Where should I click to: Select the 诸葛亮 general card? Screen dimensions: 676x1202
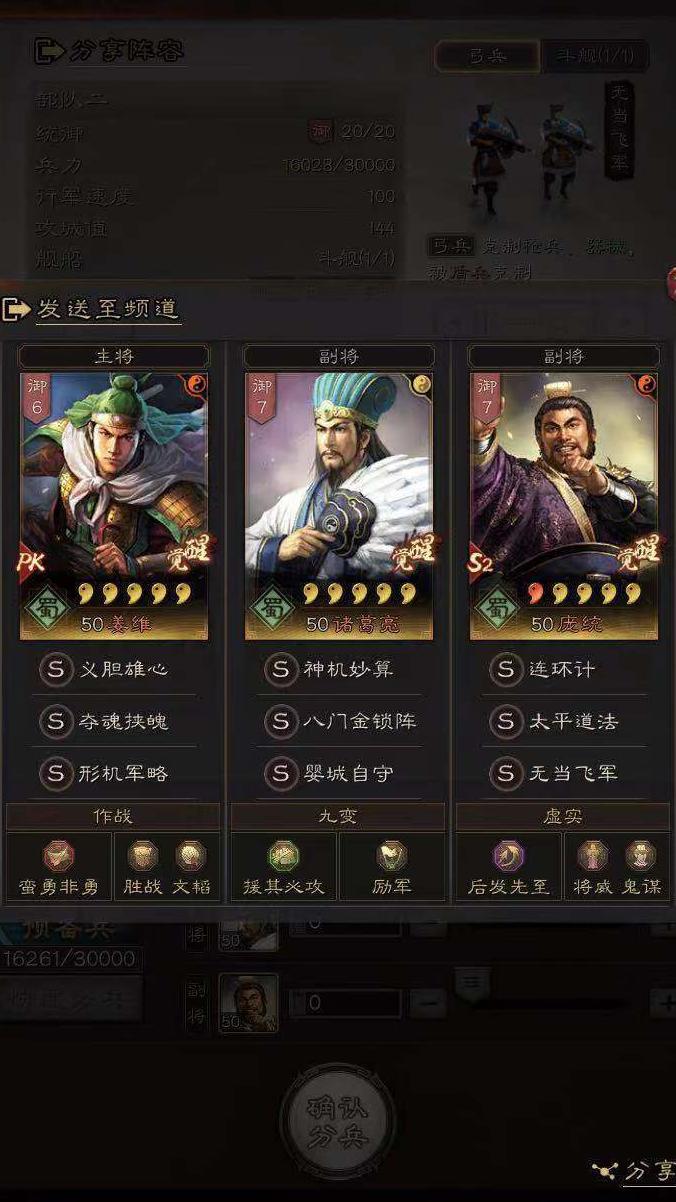click(x=339, y=505)
